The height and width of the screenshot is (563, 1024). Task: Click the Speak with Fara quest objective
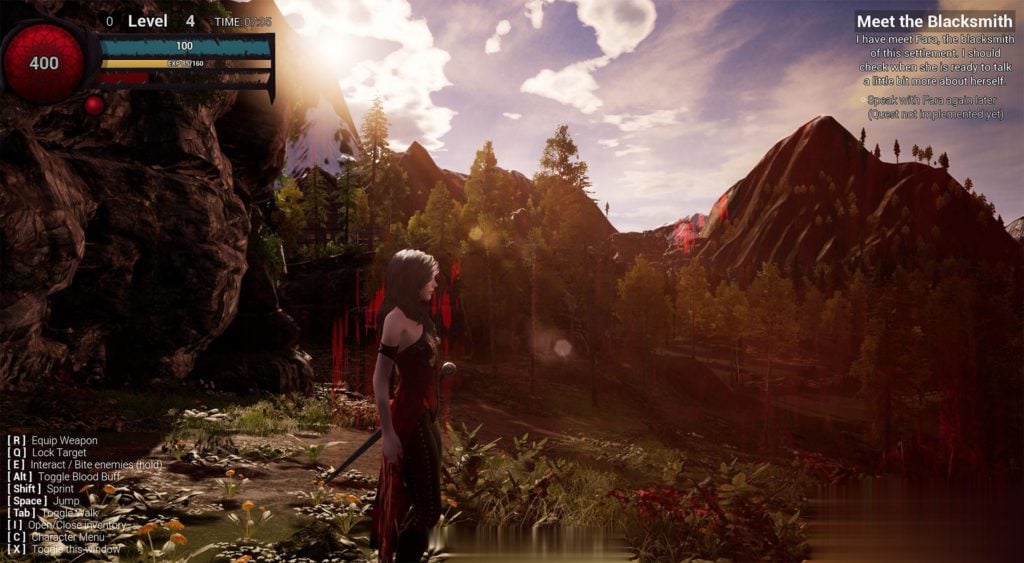tap(934, 107)
